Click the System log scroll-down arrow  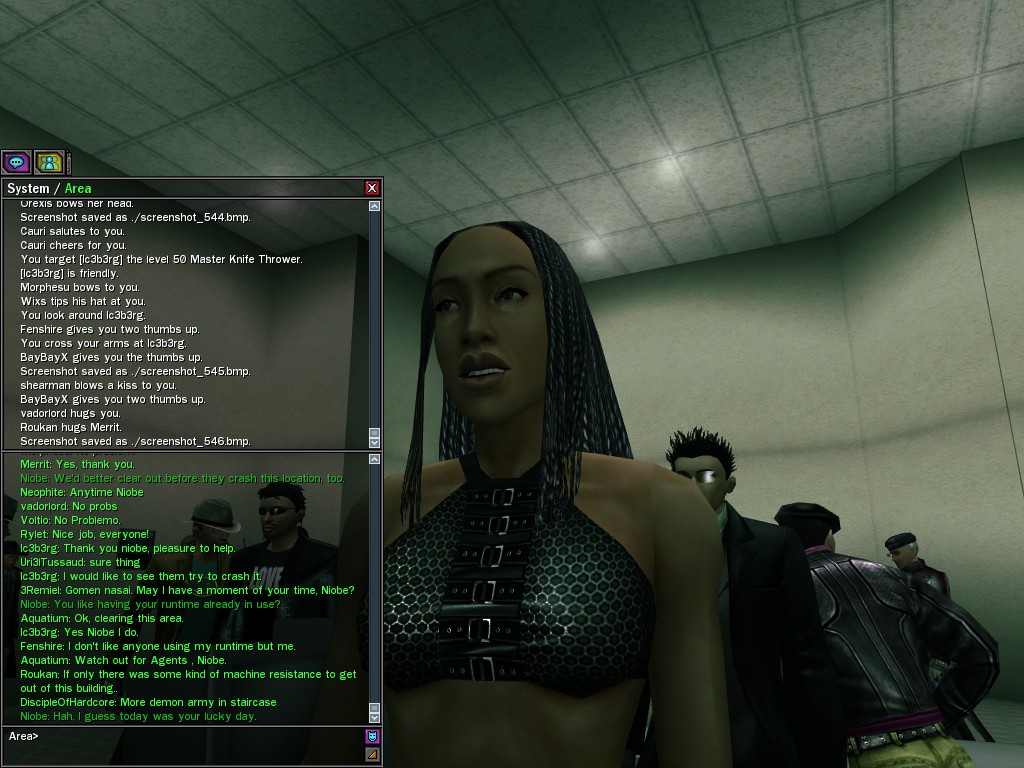(375, 441)
